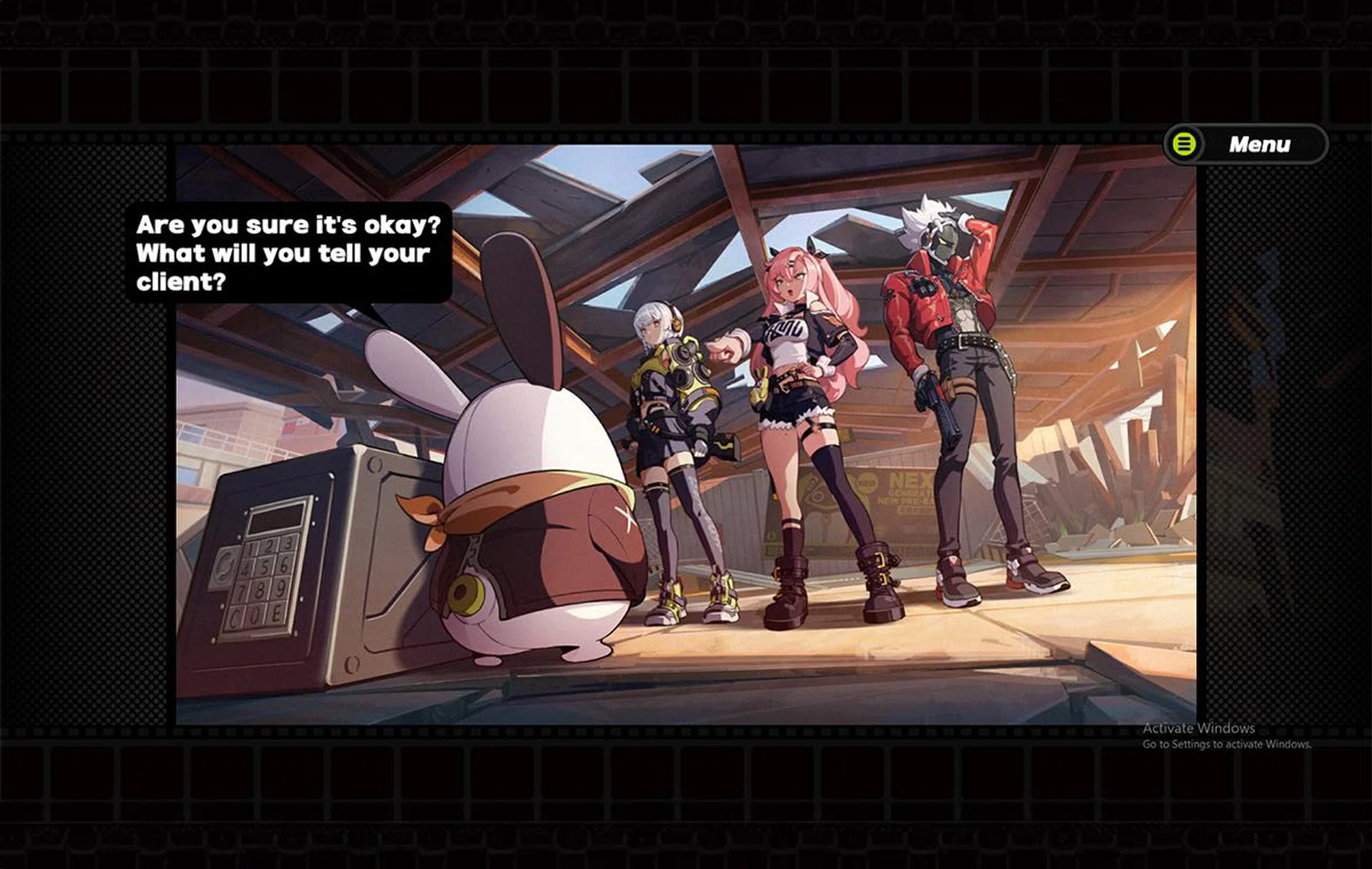Viewport: 1372px width, 869px height.
Task: Open the Menu button
Action: coord(1246,144)
